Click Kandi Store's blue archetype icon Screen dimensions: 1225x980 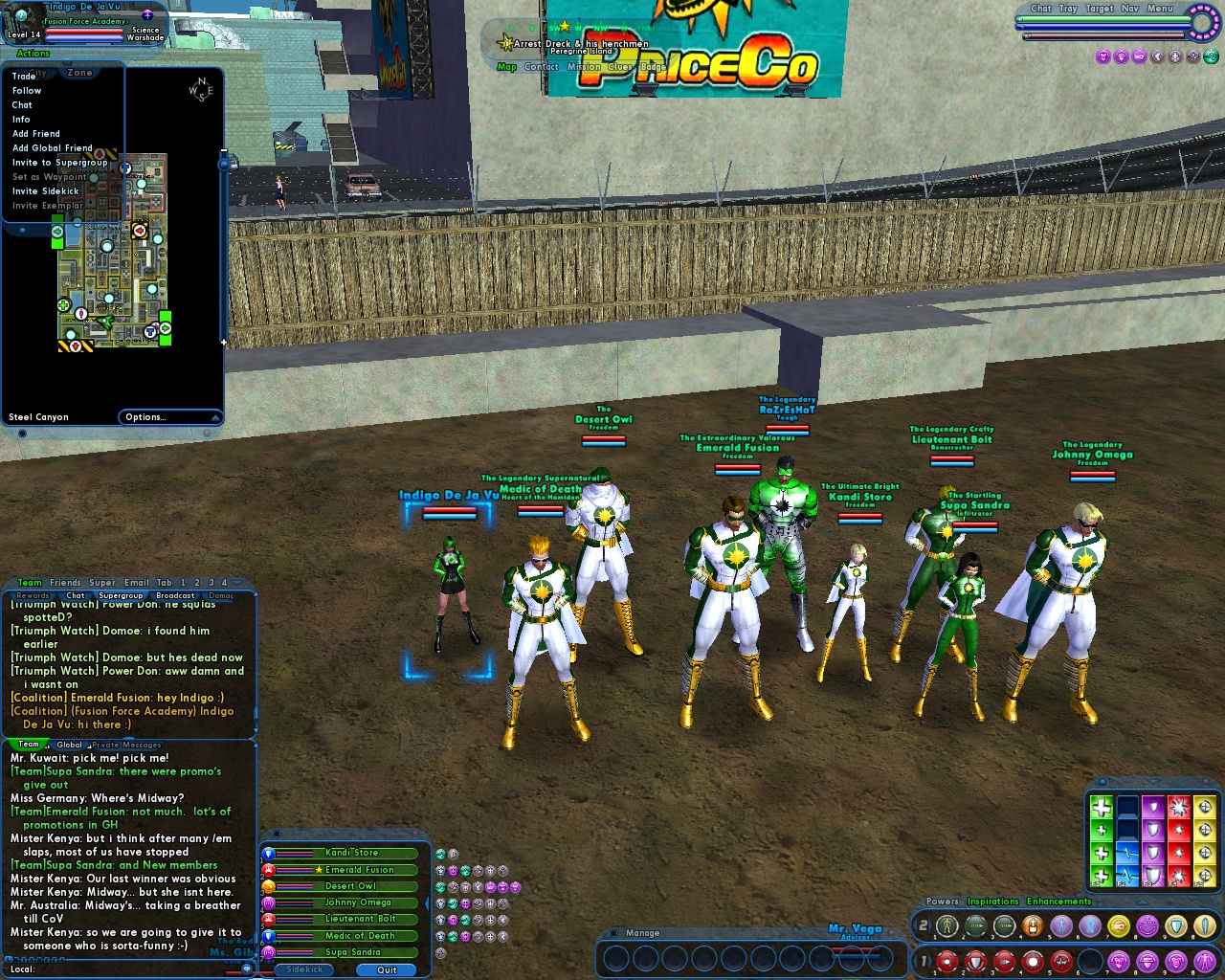(270, 853)
